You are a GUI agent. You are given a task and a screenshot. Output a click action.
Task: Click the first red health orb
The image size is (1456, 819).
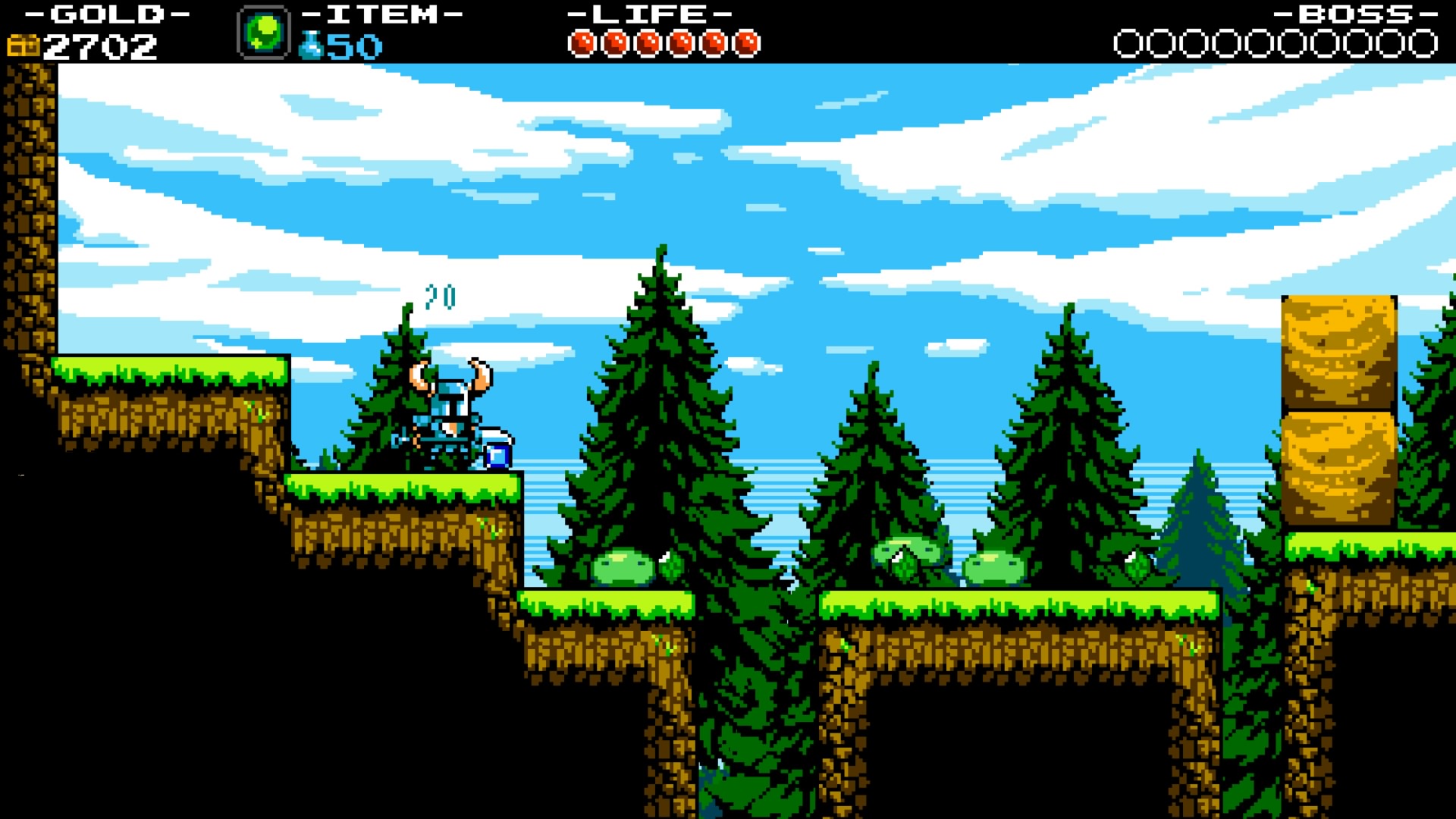582,42
